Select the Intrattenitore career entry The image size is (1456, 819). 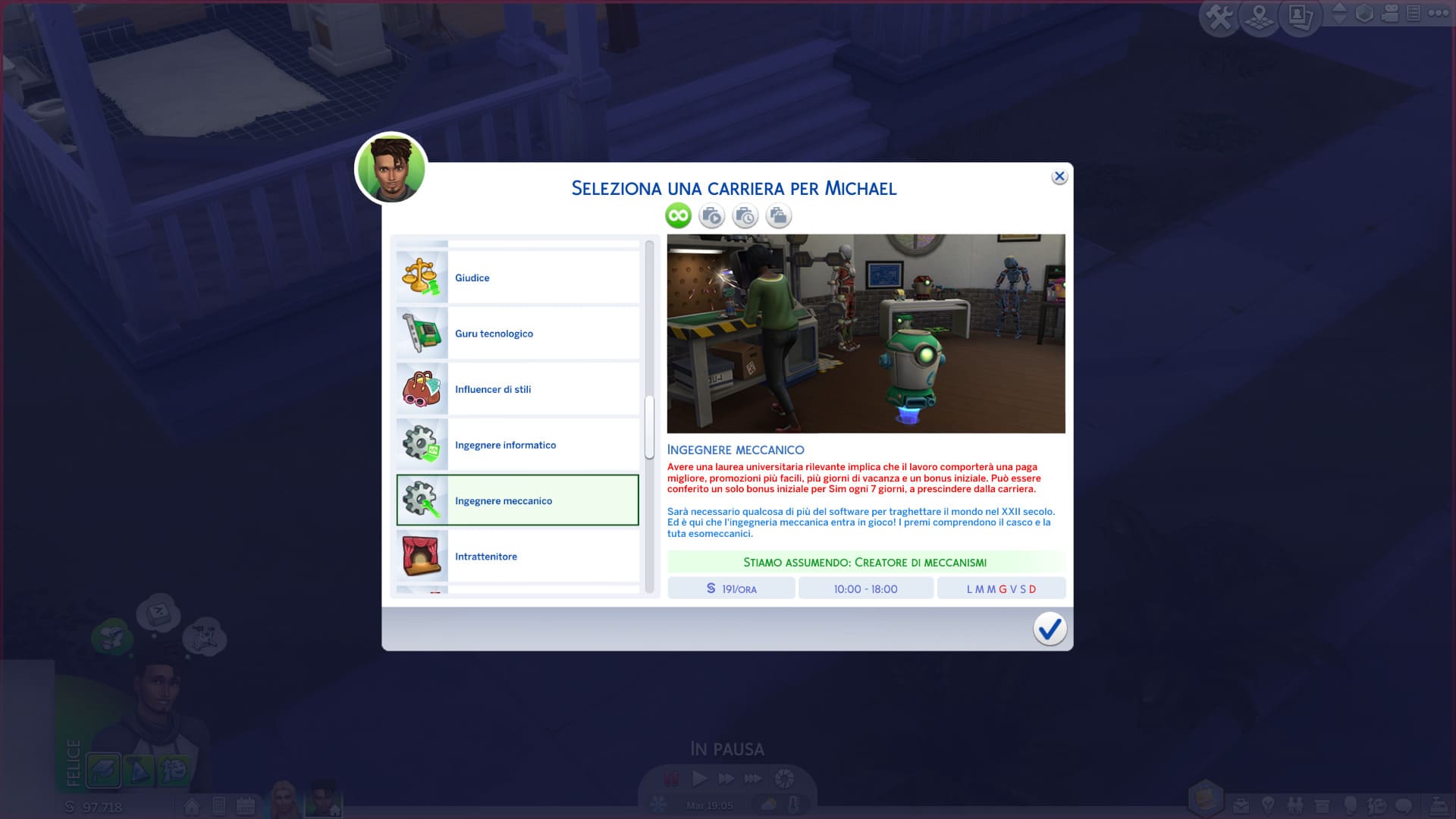(518, 557)
